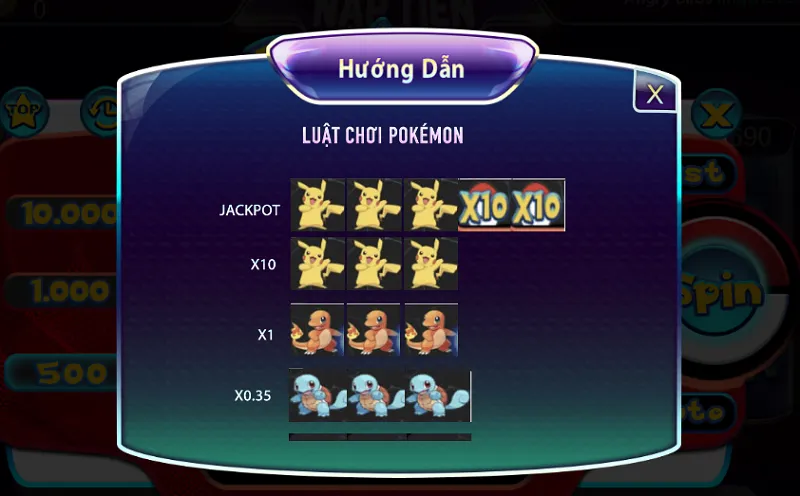The height and width of the screenshot is (496, 800).
Task: Hit the Spin button
Action: 723,292
